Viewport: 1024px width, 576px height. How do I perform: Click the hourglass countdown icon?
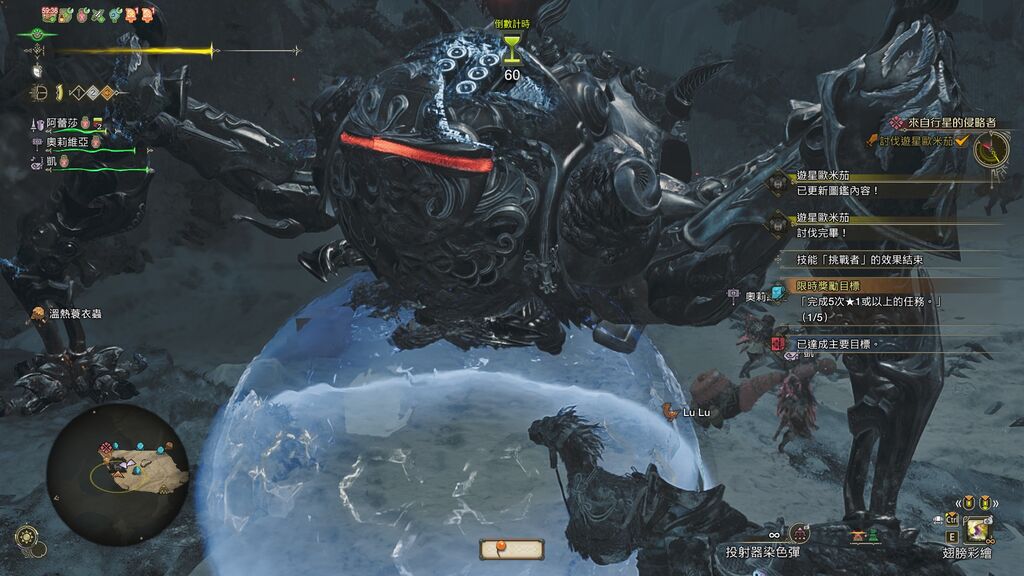(x=512, y=47)
